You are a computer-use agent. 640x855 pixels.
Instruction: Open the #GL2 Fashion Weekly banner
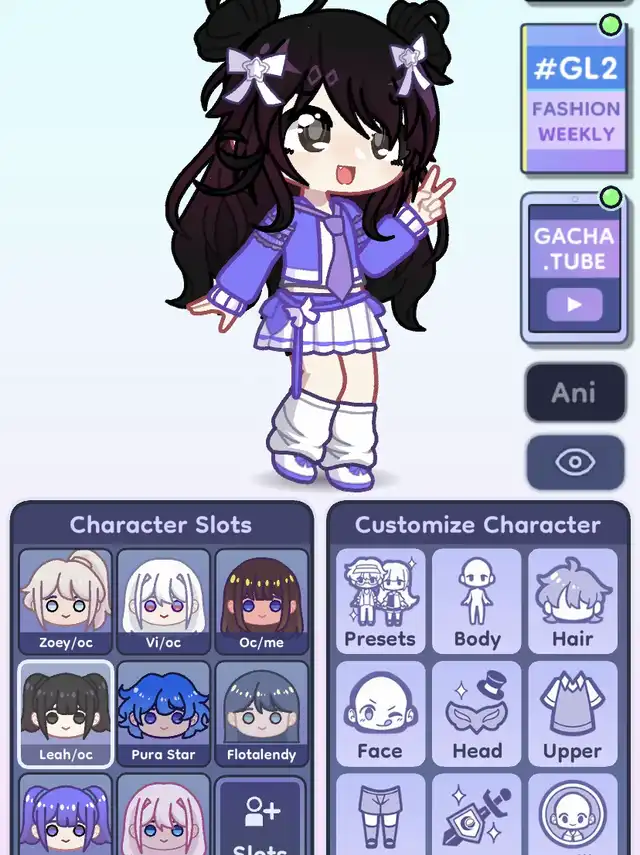point(575,98)
